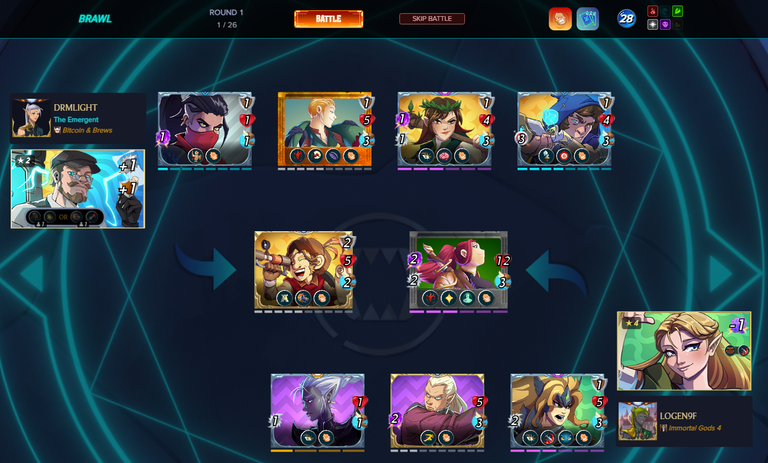Open LOGEN9F's player profile panel
Image resolution: width=768 pixels, height=463 pixels.
(683, 421)
